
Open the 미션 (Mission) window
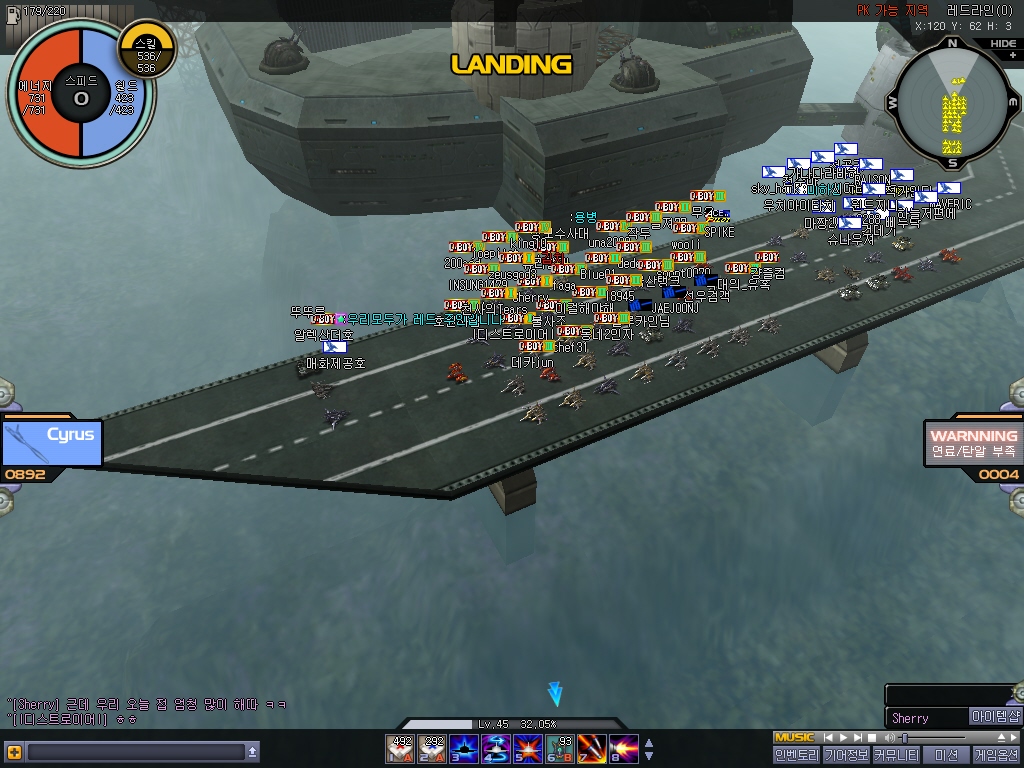click(946, 755)
